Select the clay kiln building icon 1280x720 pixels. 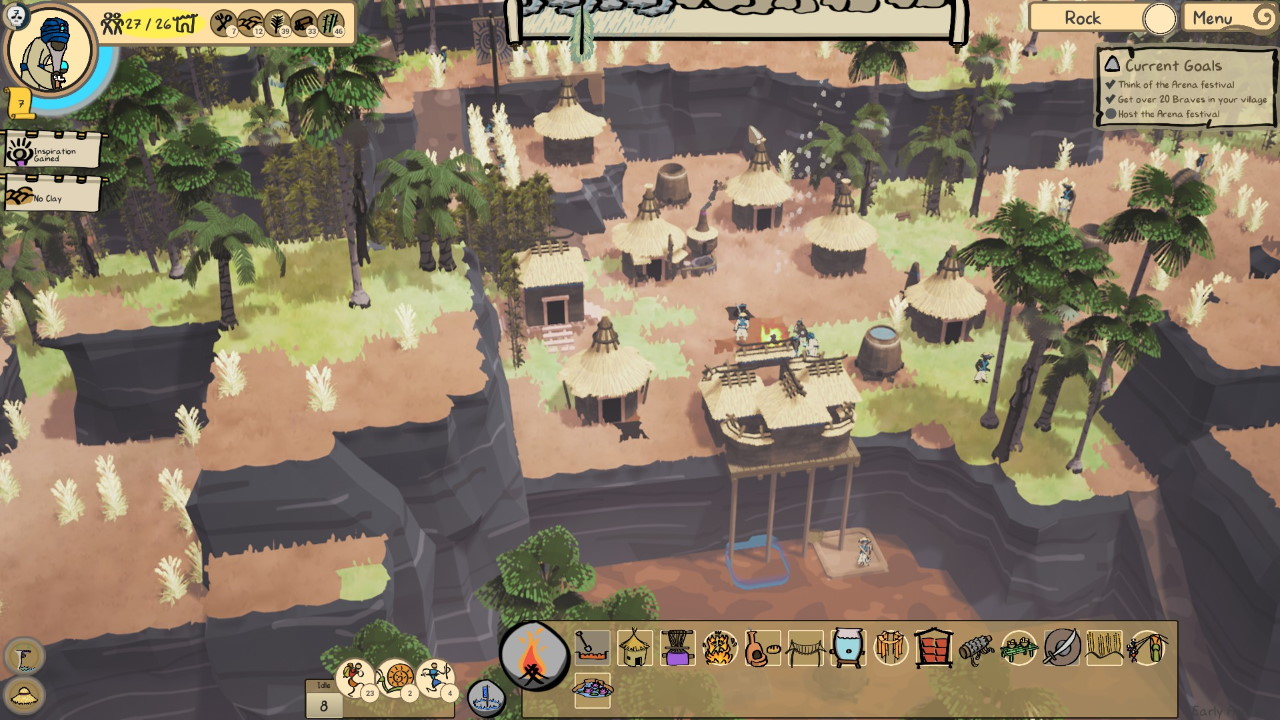pos(762,648)
